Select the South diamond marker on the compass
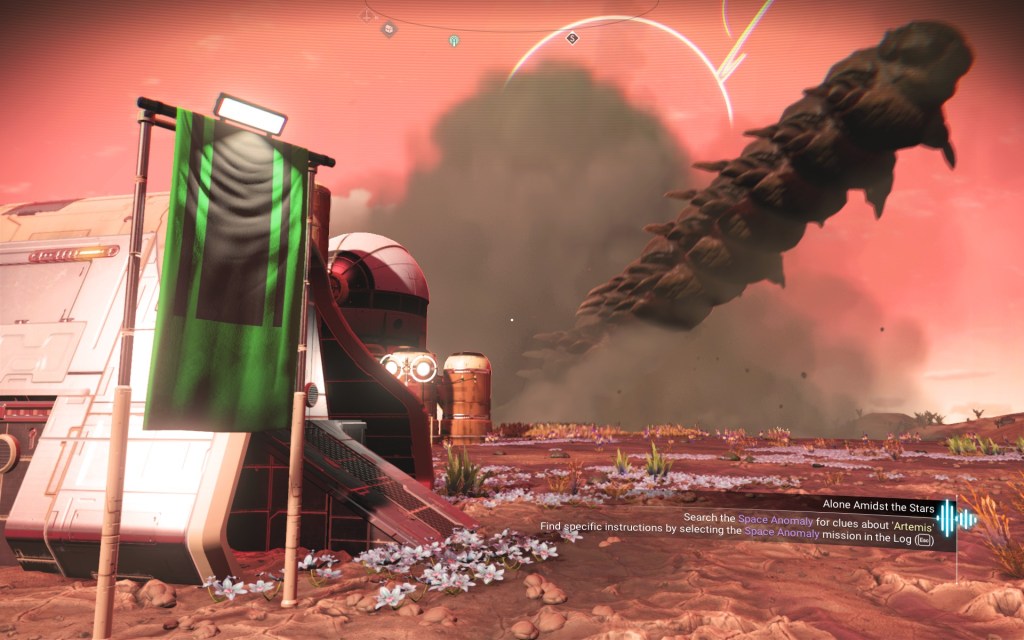The width and height of the screenshot is (1024, 640). (572, 38)
